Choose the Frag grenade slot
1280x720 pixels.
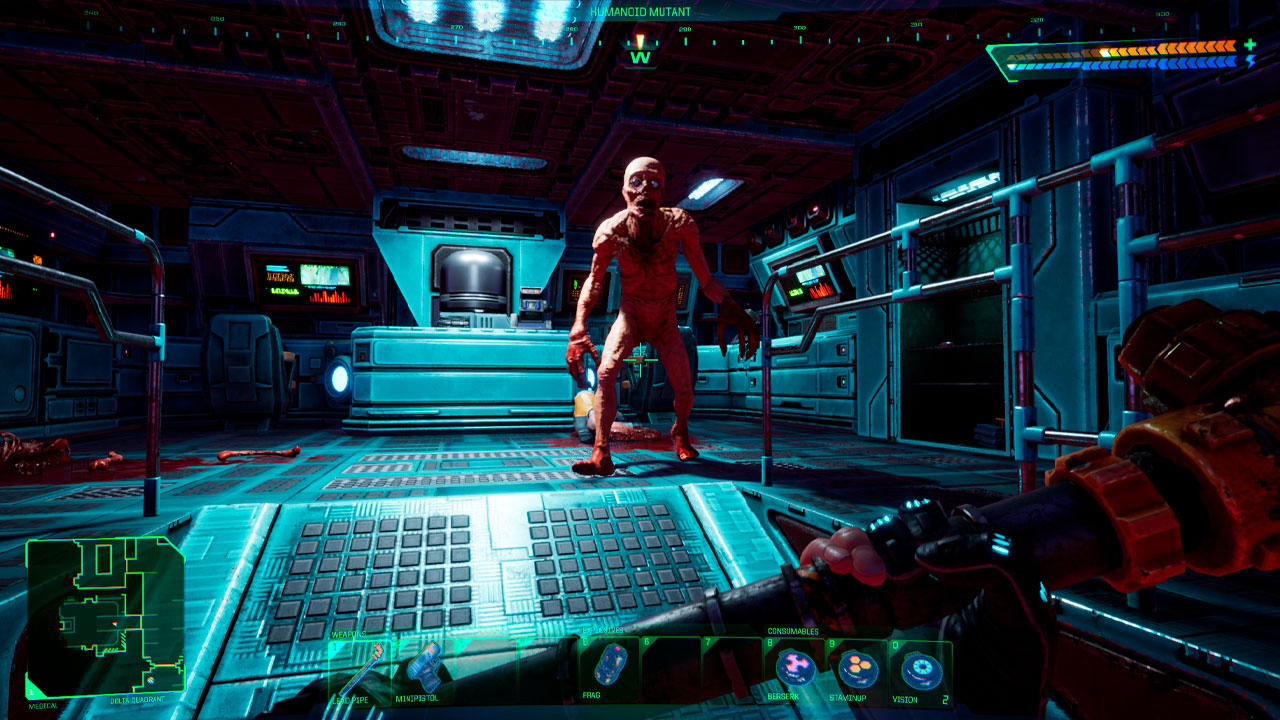609,666
